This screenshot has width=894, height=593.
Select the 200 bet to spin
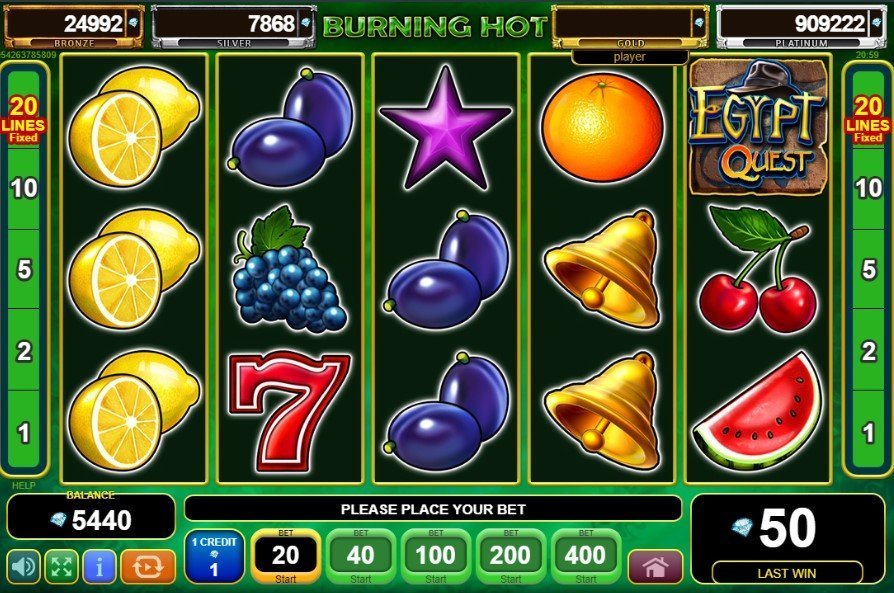(510, 556)
